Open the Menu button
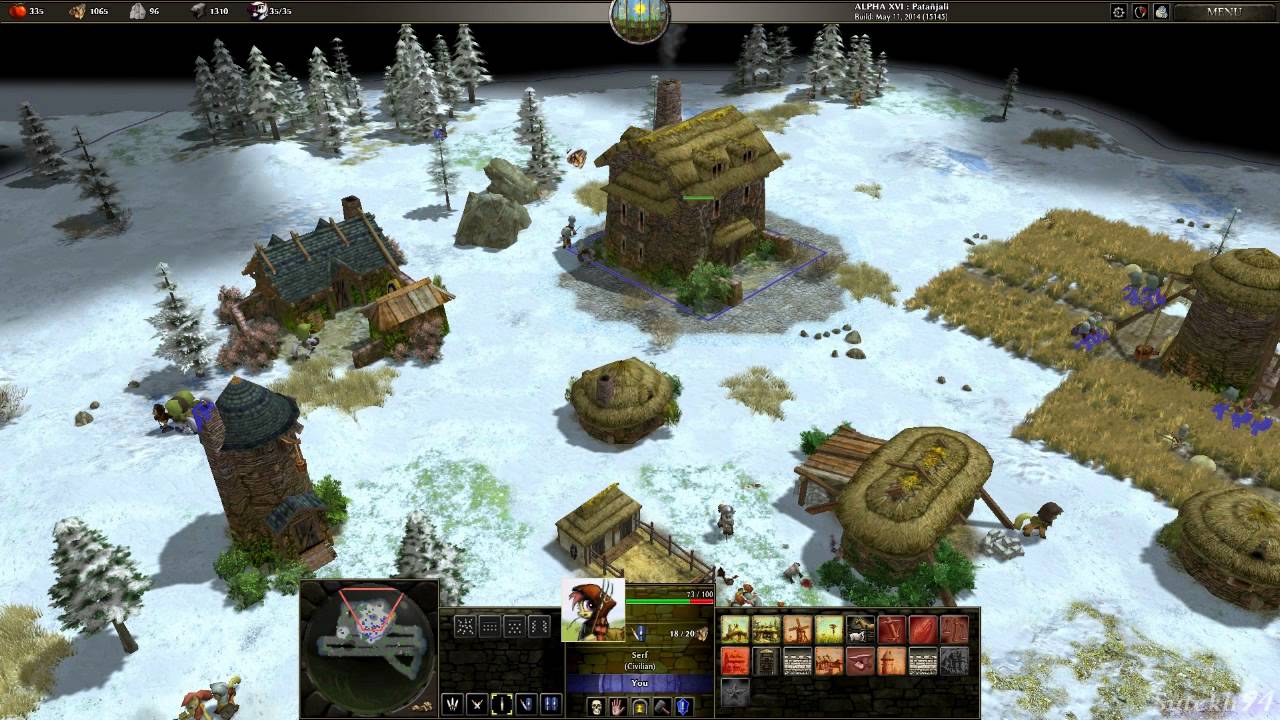 coord(1224,12)
